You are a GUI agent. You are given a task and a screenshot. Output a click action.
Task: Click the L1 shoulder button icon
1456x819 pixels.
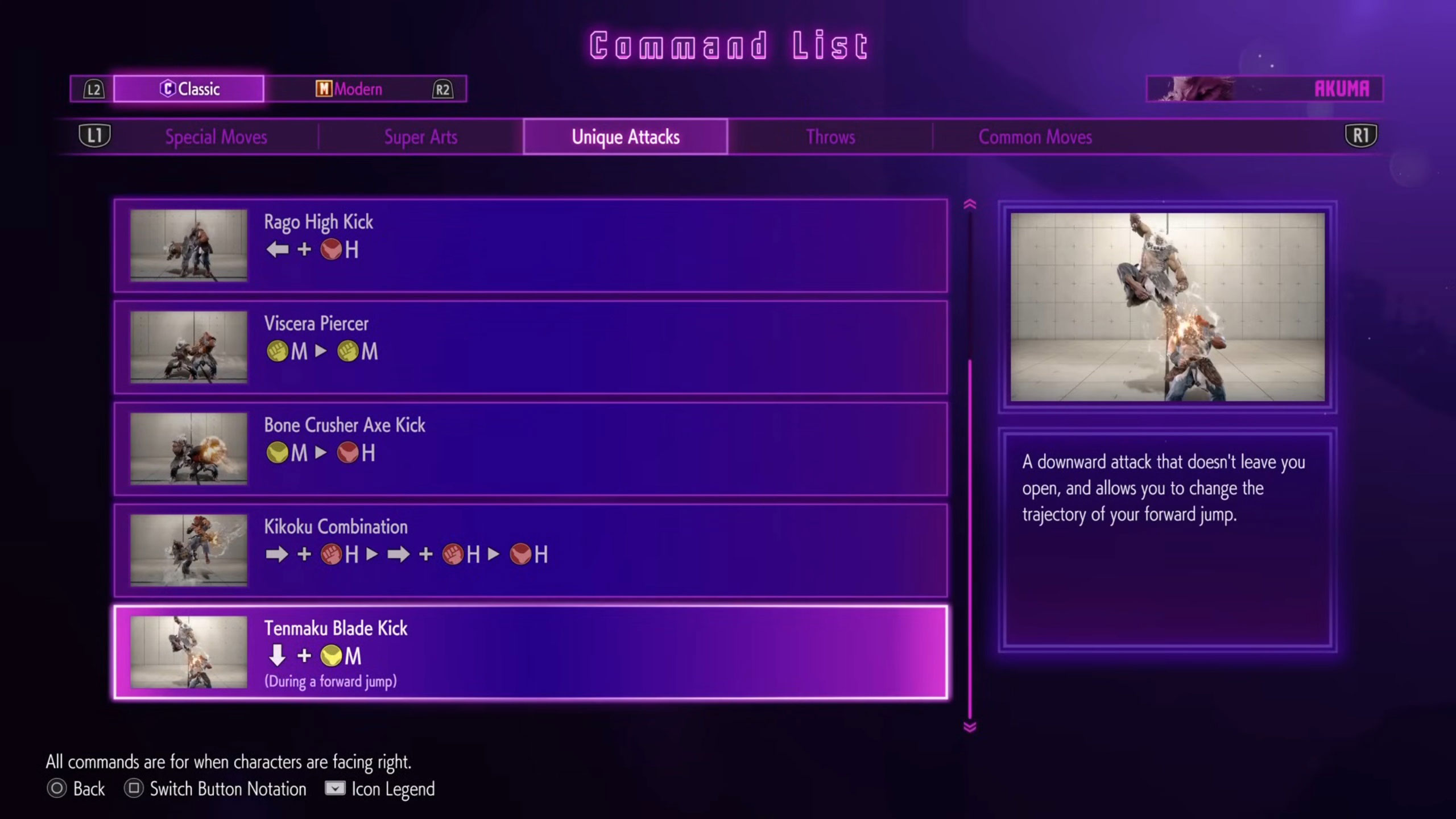click(94, 136)
